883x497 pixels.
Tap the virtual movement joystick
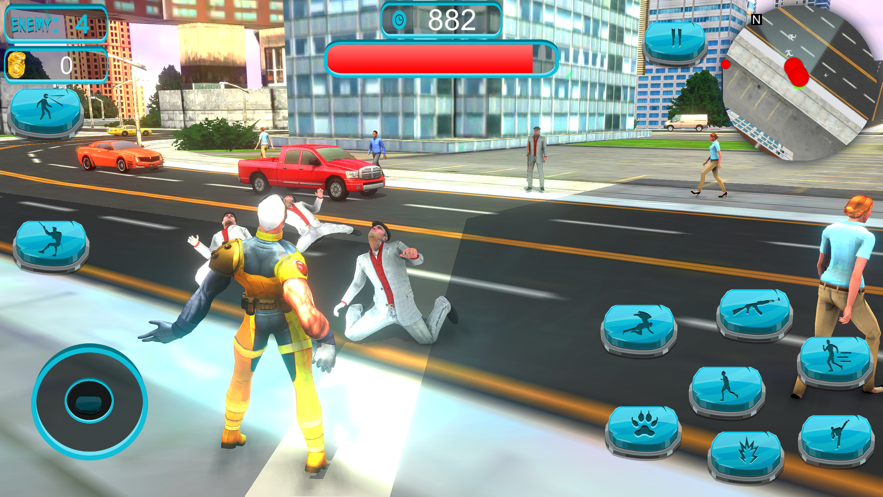click(89, 401)
